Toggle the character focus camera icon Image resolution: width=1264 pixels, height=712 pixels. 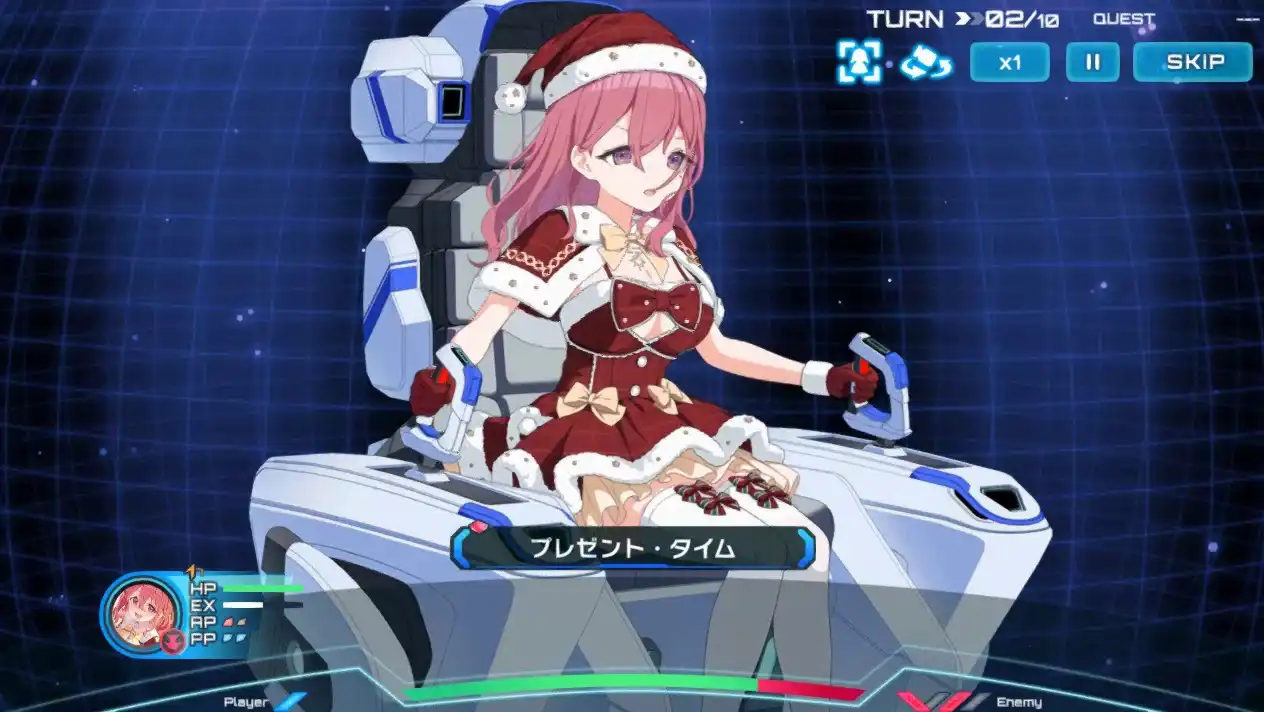[x=859, y=62]
